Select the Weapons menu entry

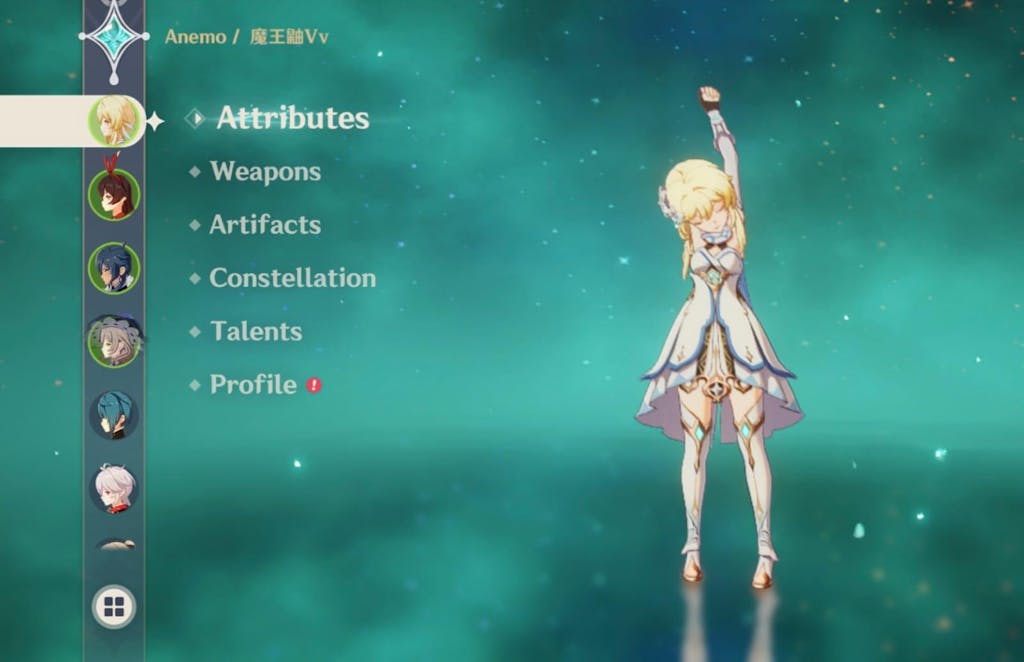265,171
